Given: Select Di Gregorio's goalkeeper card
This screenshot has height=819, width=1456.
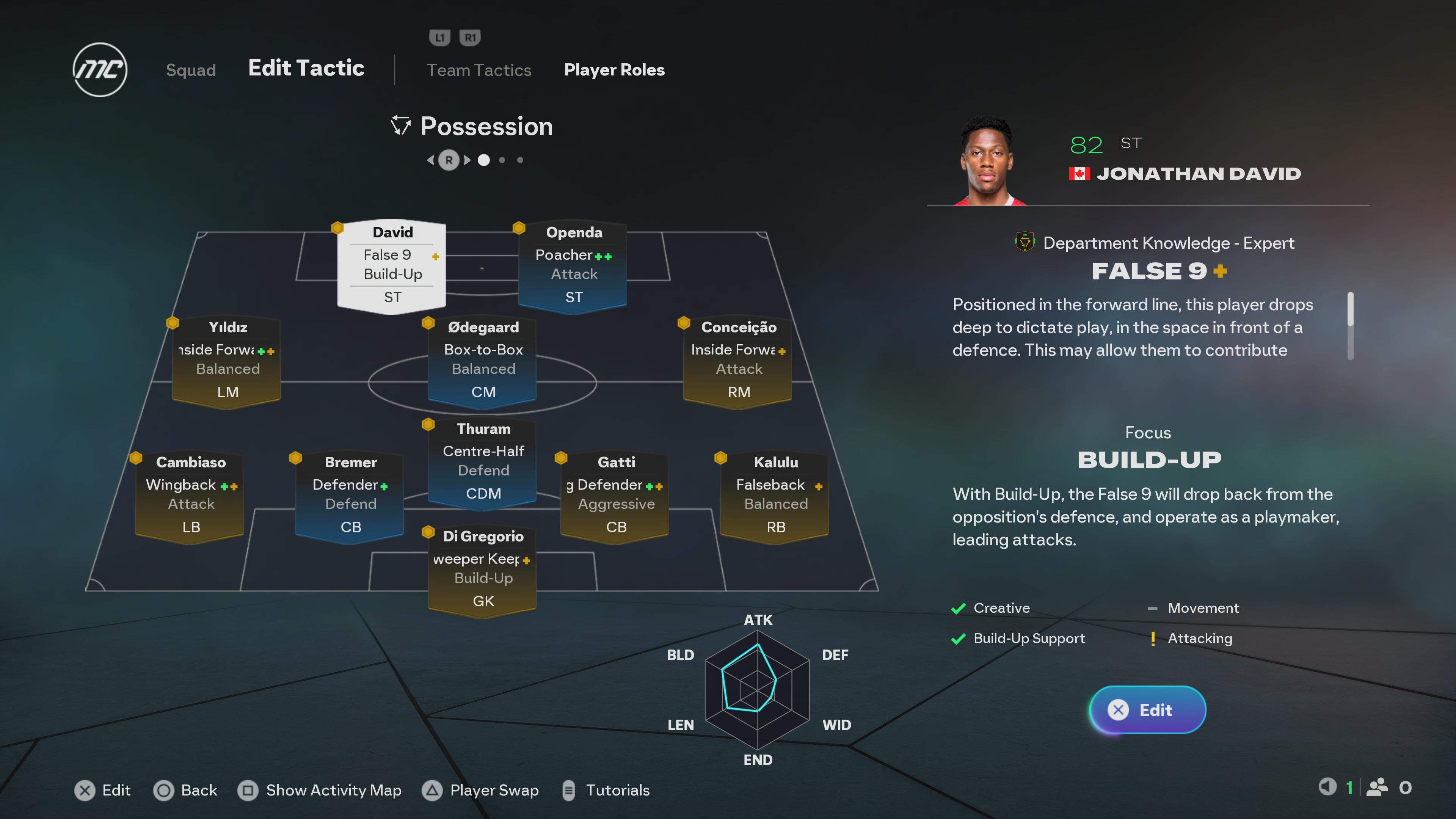Looking at the screenshot, I should pos(483,568).
